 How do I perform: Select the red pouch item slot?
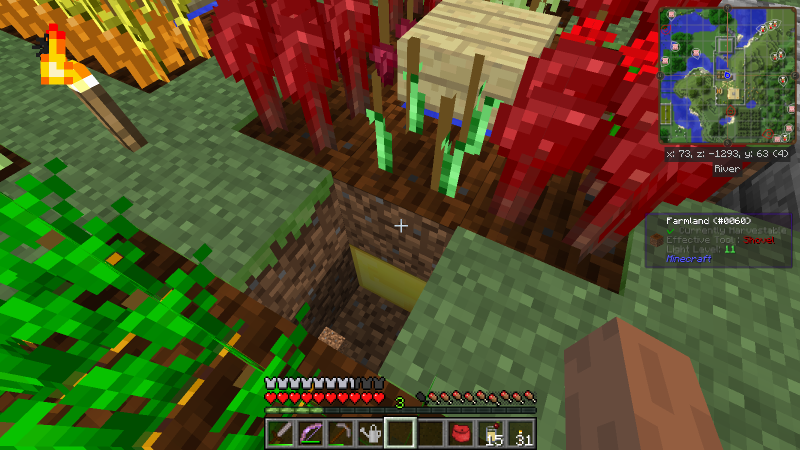(461, 433)
